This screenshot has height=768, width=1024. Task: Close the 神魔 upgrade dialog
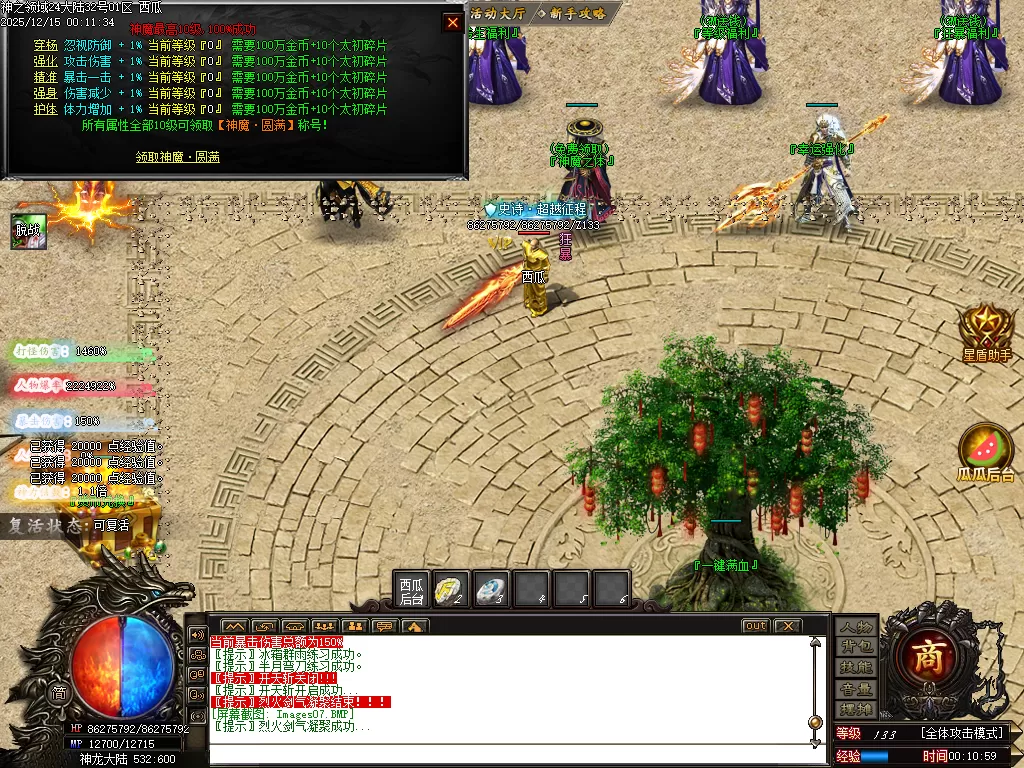(453, 23)
